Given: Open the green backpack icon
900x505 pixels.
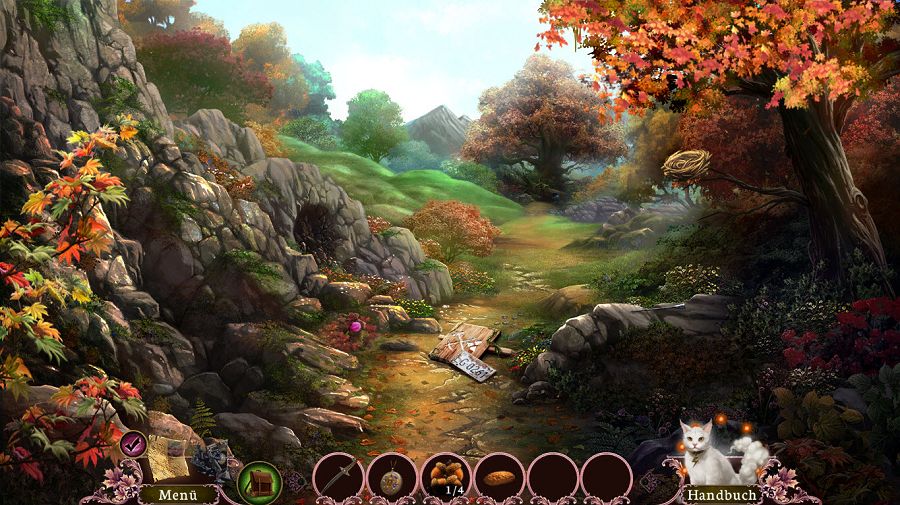Looking at the screenshot, I should tap(259, 481).
